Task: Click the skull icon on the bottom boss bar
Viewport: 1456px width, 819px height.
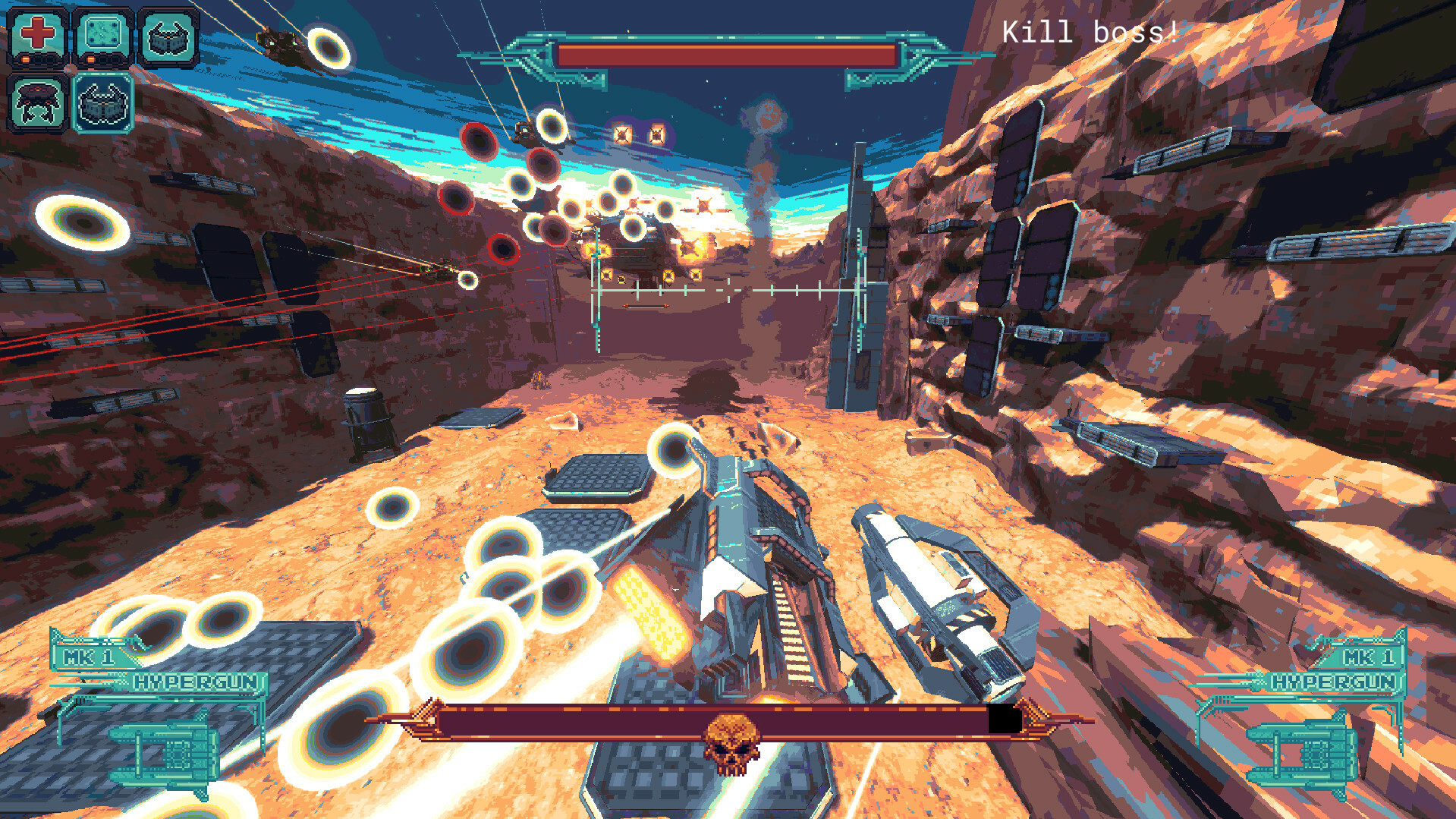Action: 731,733
